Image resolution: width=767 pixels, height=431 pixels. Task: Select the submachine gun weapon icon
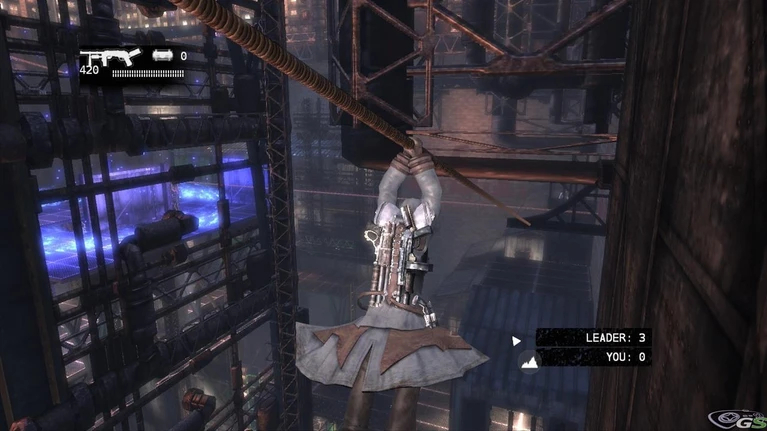point(103,58)
